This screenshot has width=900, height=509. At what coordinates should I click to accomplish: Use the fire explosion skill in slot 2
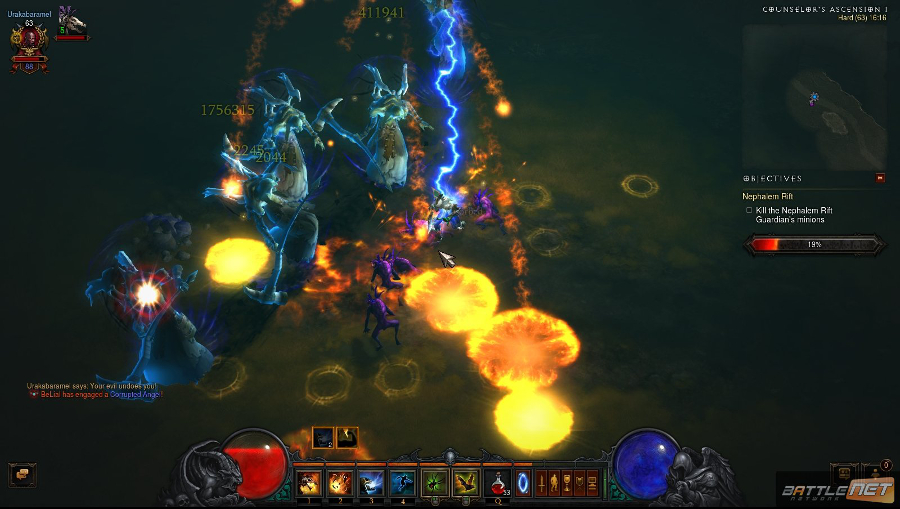tap(340, 484)
